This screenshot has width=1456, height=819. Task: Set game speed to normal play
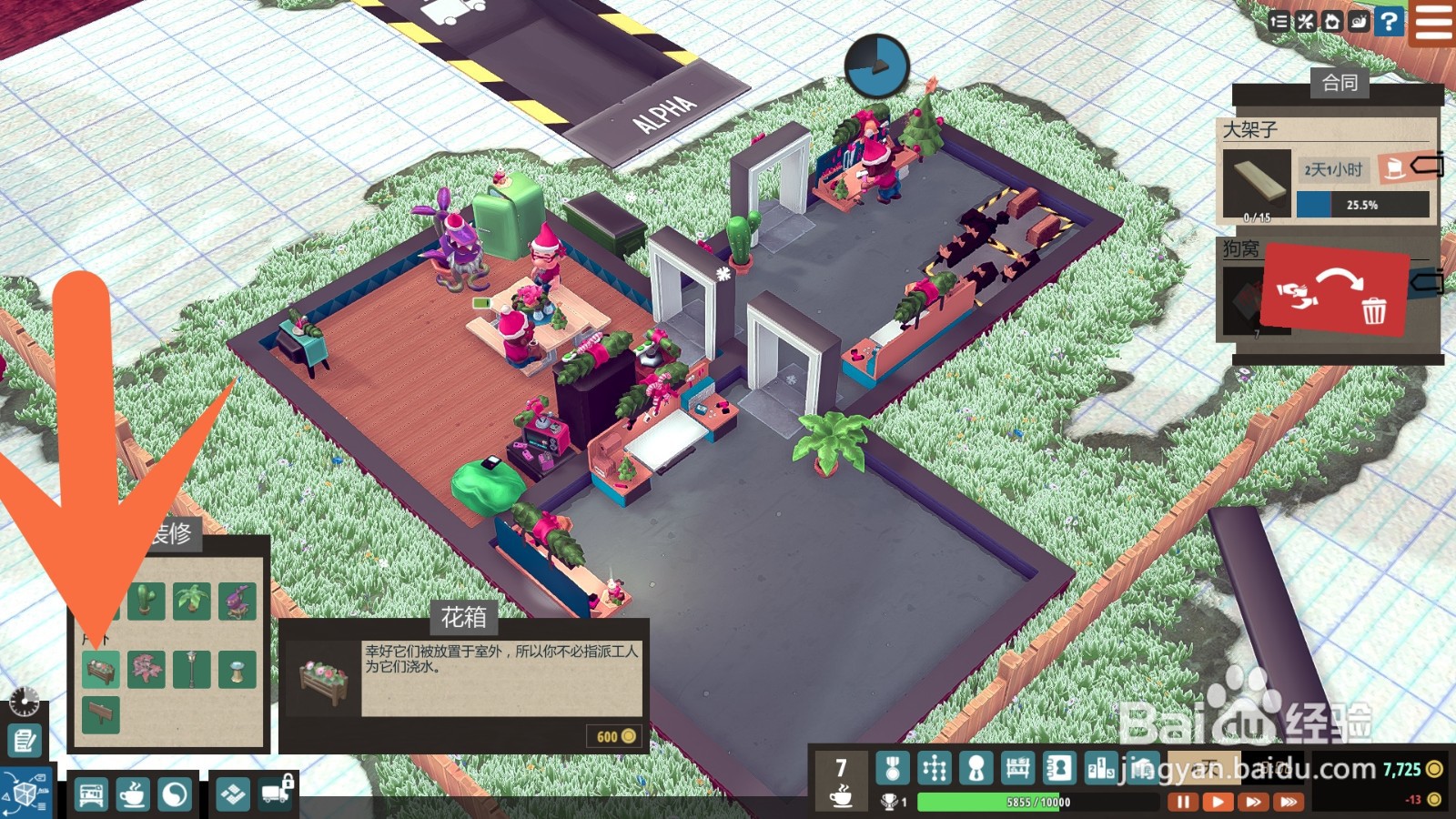click(1218, 802)
